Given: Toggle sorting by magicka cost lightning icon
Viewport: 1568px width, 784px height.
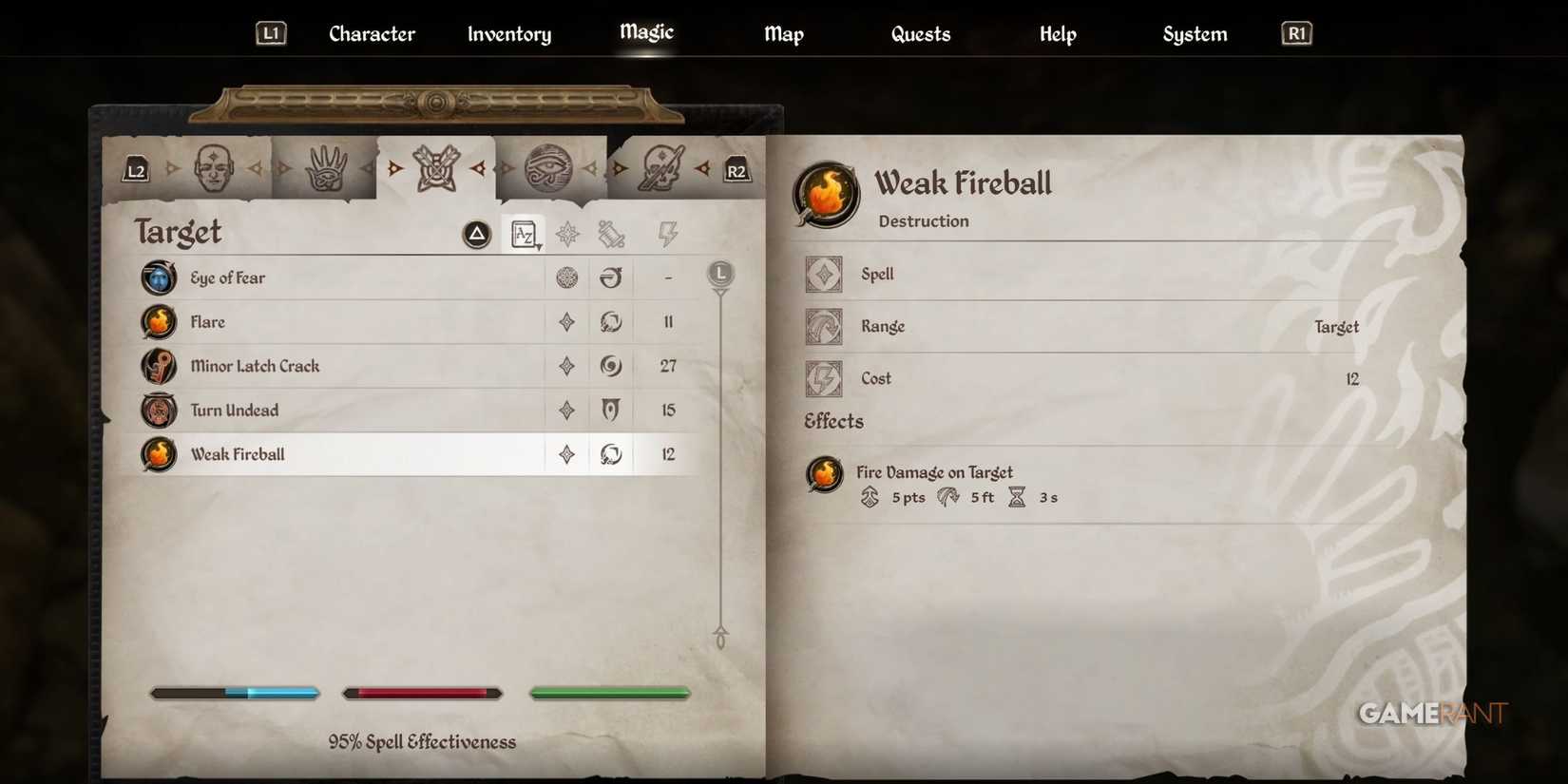Looking at the screenshot, I should [668, 234].
